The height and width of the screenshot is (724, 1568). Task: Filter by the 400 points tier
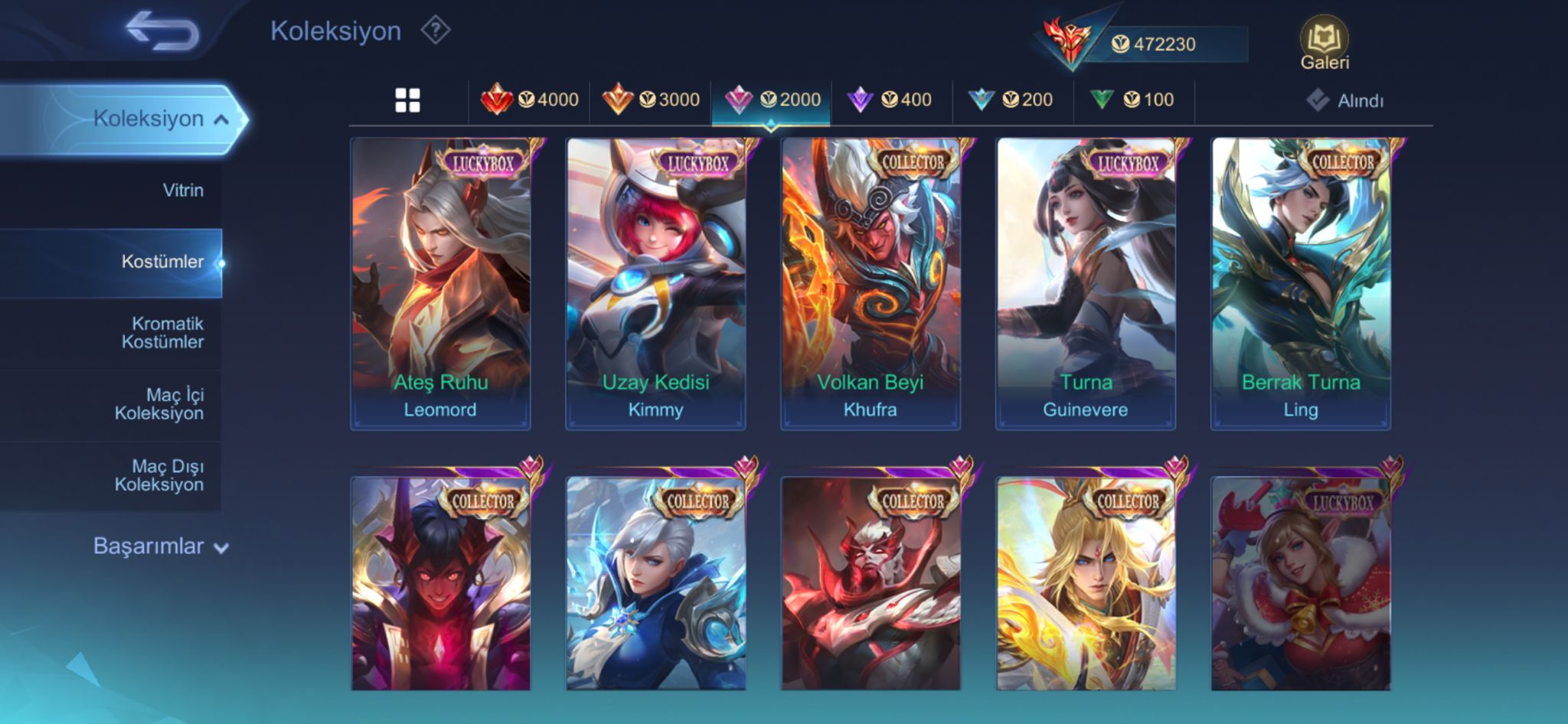coord(890,100)
